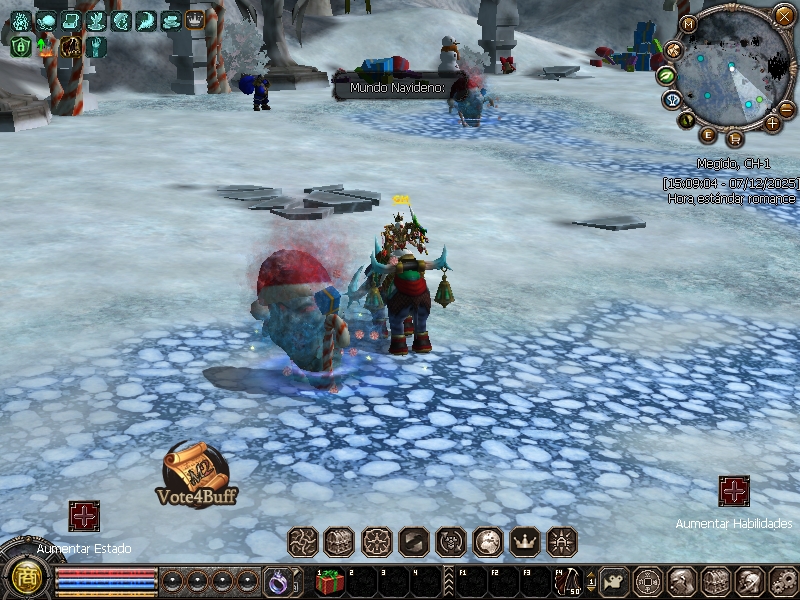This screenshot has width=800, height=600.
Task: Open the gear settings menu button
Action: pyautogui.click(x=783, y=580)
